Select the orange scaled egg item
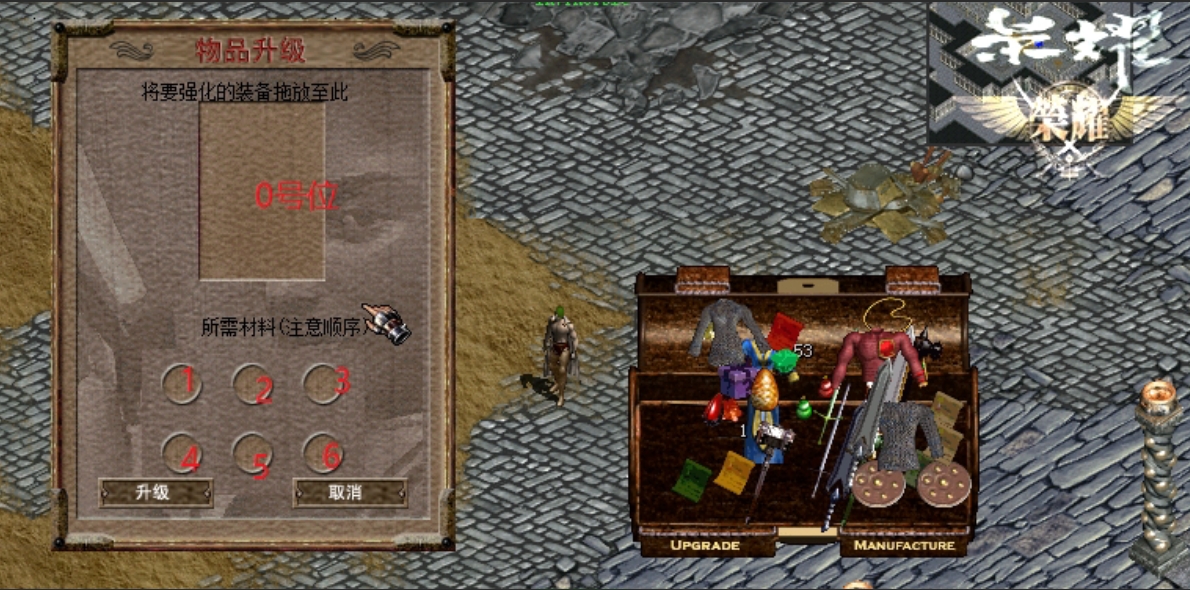Image resolution: width=1190 pixels, height=590 pixels. pos(764,392)
